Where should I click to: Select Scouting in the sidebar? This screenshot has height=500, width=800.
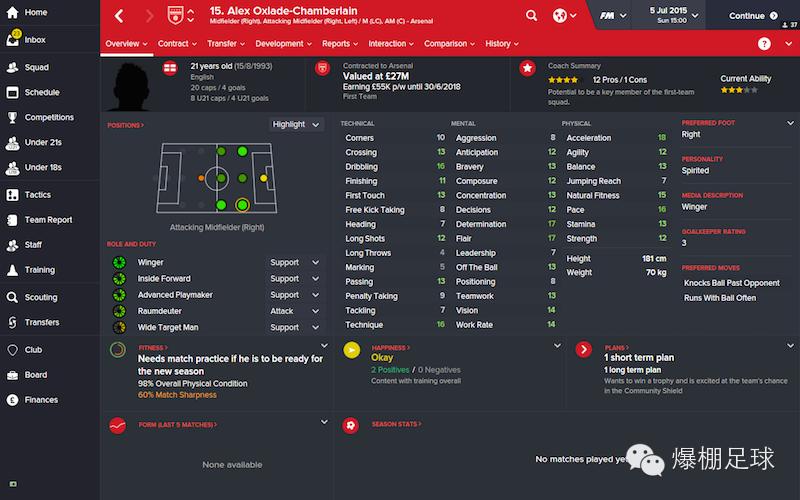[x=41, y=297]
